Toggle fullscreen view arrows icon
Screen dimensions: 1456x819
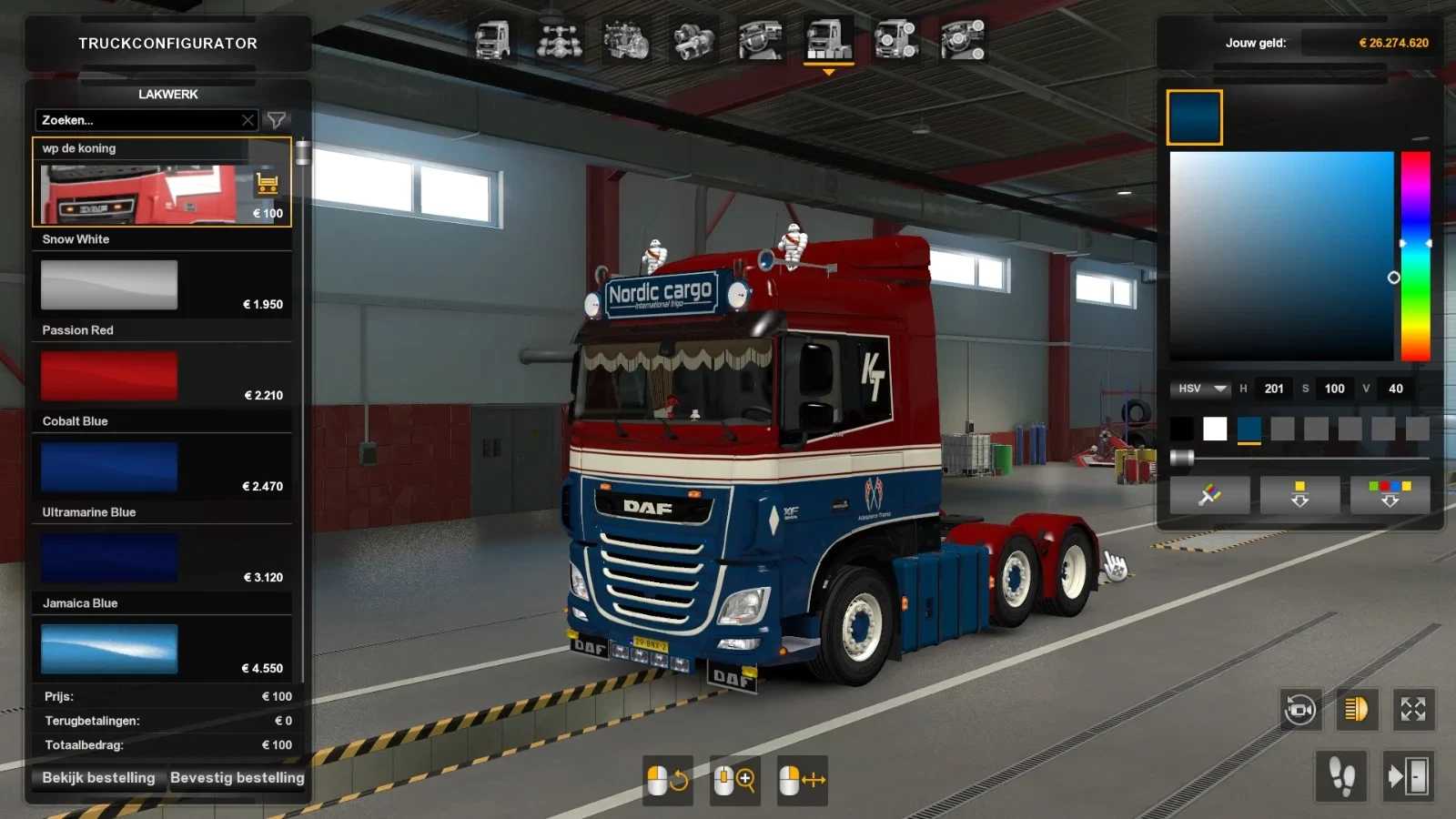coord(1413,710)
